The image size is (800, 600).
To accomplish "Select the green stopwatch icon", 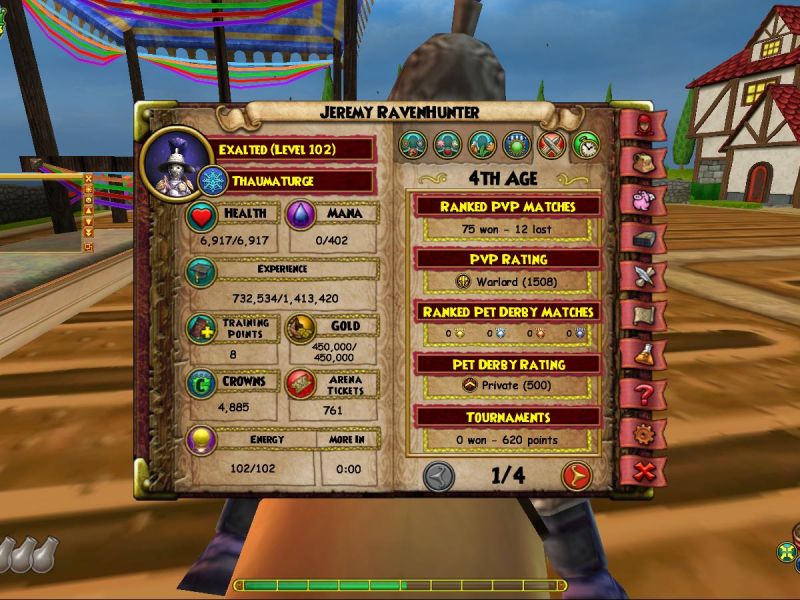I will (585, 146).
